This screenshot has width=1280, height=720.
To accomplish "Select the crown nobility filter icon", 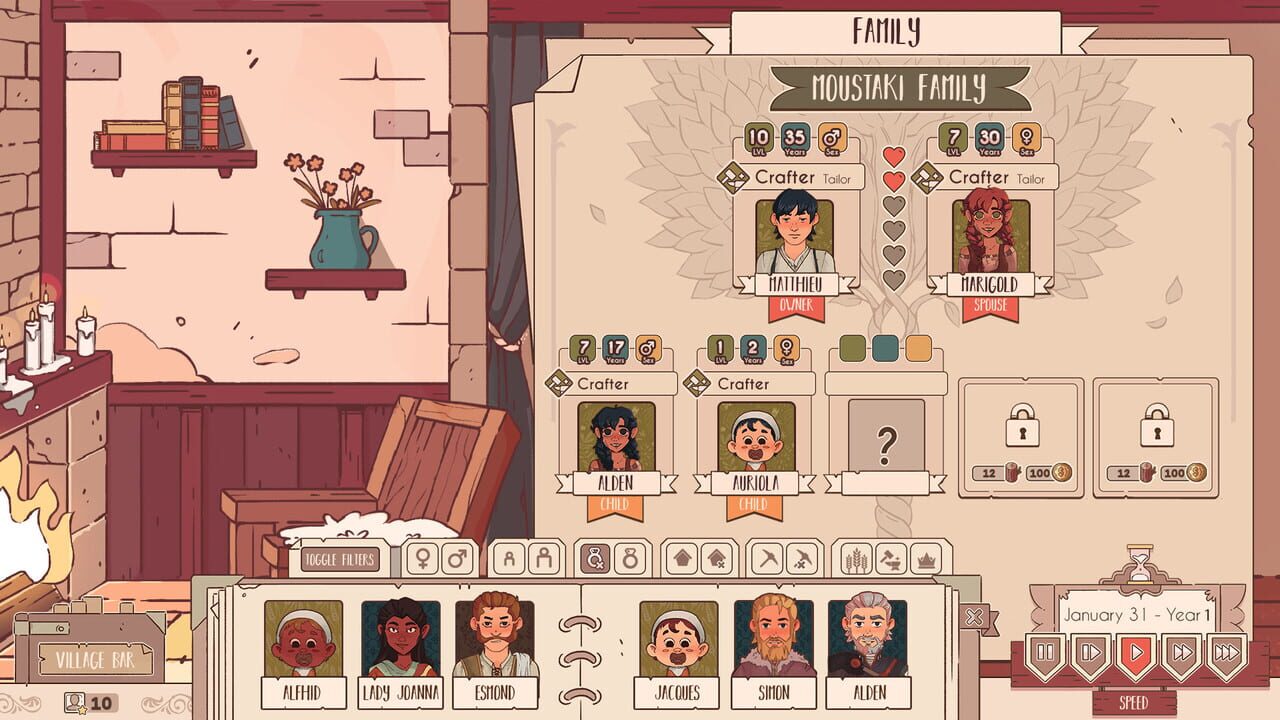I will 925,557.
